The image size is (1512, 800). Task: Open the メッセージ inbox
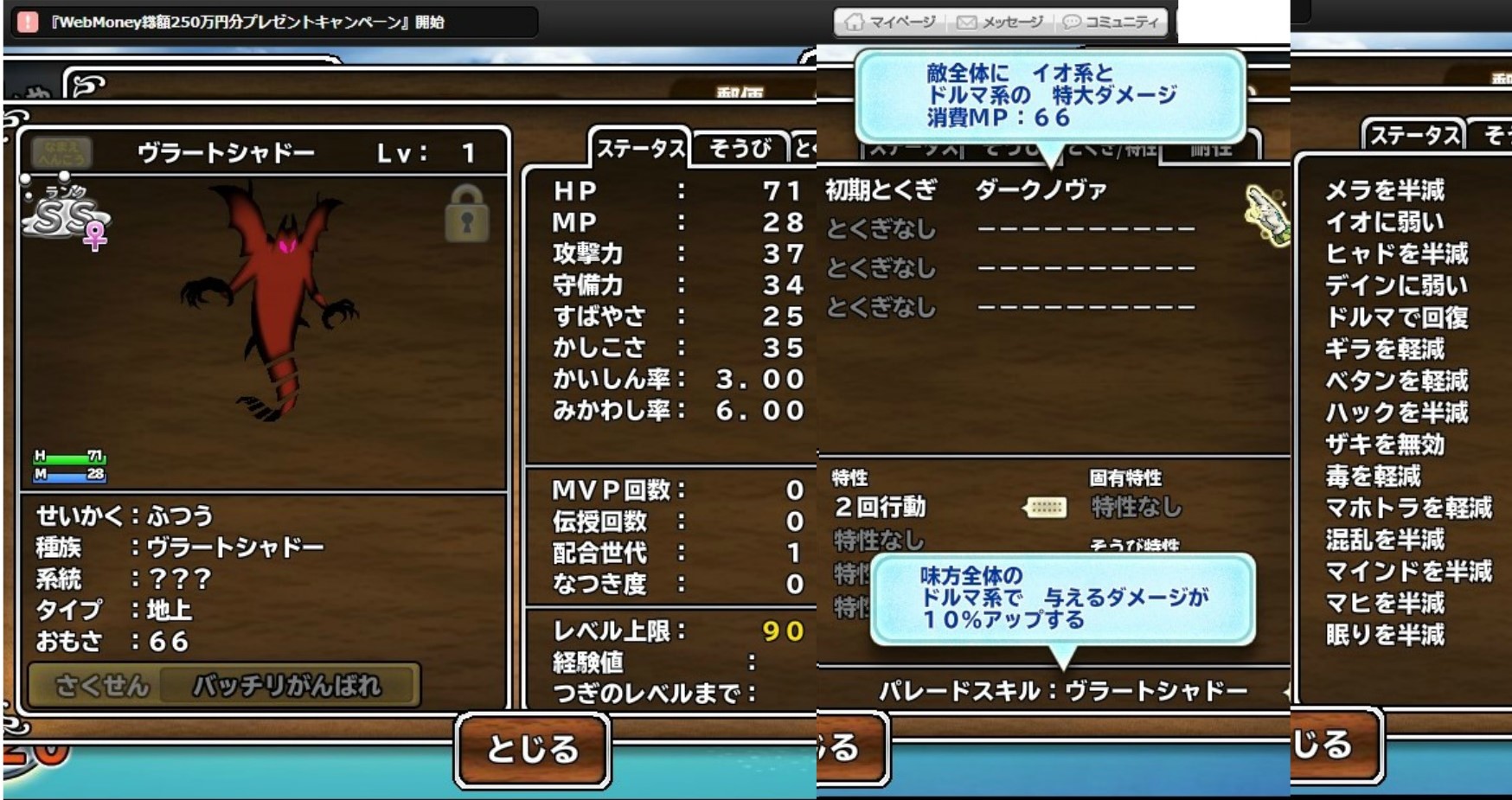coord(1000,22)
